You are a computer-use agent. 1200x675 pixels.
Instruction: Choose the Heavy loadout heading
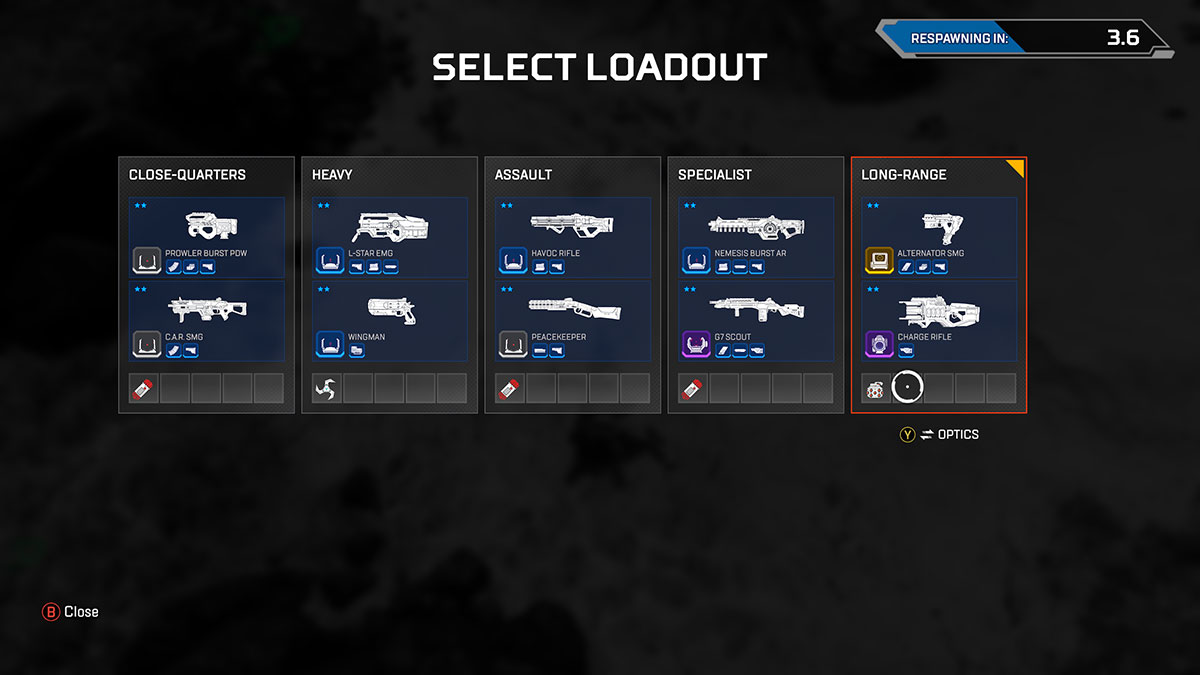[x=332, y=175]
